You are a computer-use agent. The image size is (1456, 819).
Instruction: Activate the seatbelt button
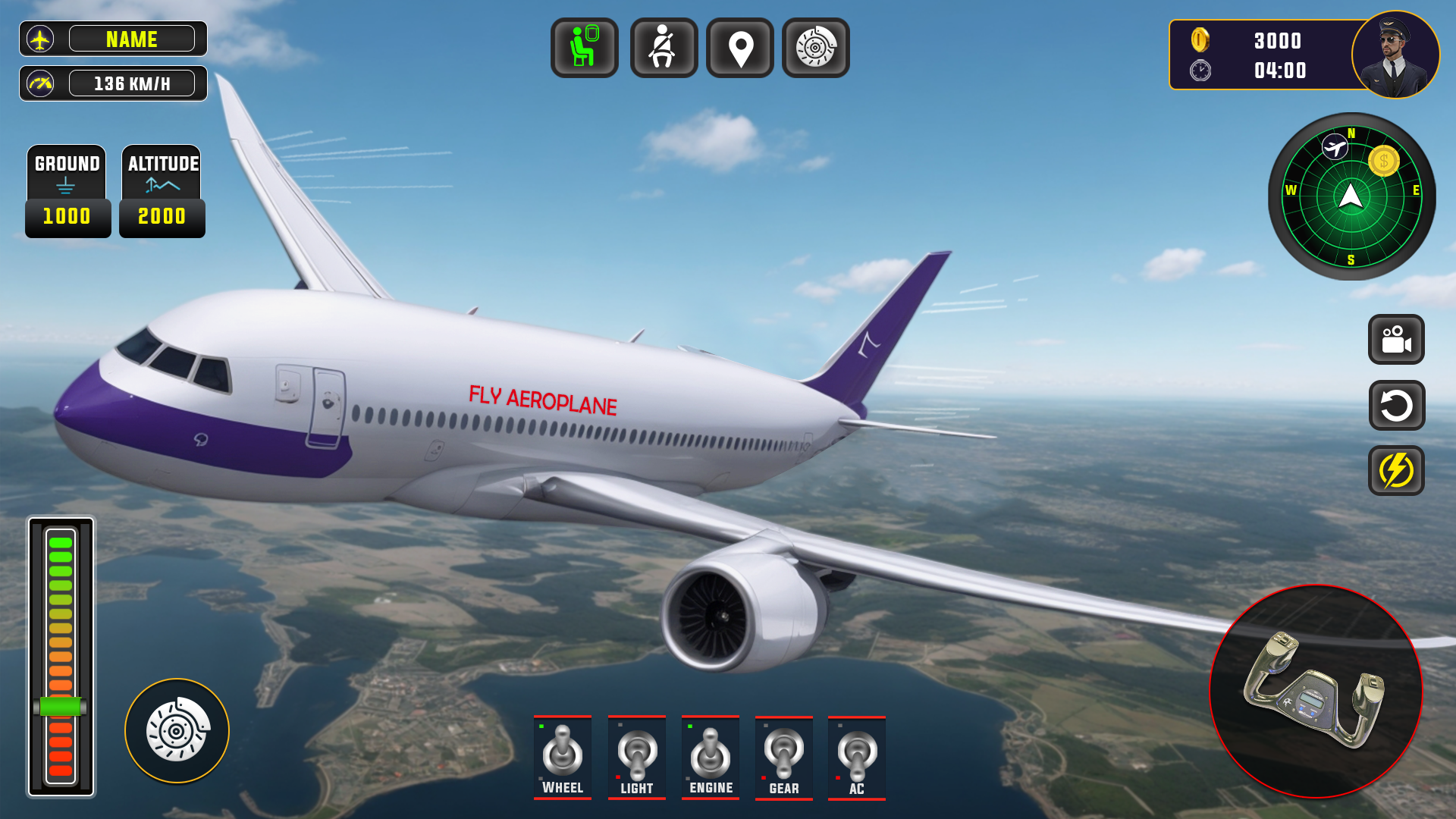click(664, 48)
